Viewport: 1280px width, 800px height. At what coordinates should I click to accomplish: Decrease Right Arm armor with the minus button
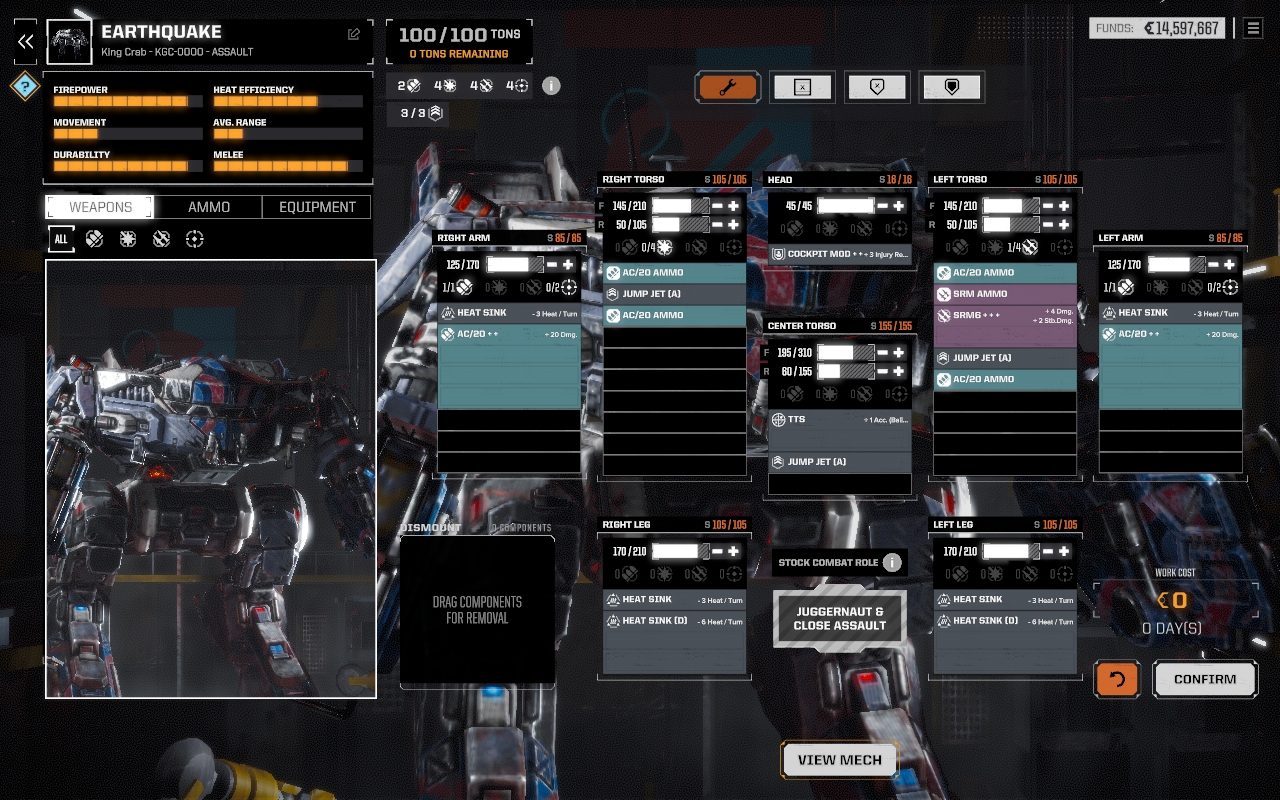point(552,265)
